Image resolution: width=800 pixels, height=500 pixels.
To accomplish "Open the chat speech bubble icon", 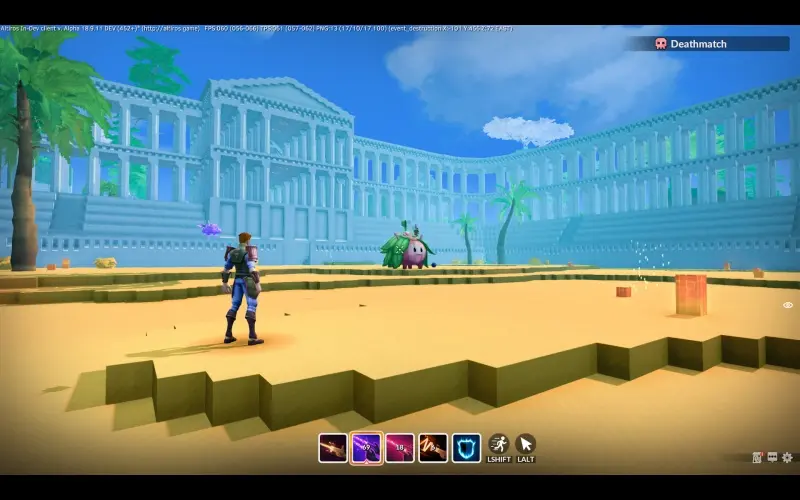I will pyautogui.click(x=773, y=458).
